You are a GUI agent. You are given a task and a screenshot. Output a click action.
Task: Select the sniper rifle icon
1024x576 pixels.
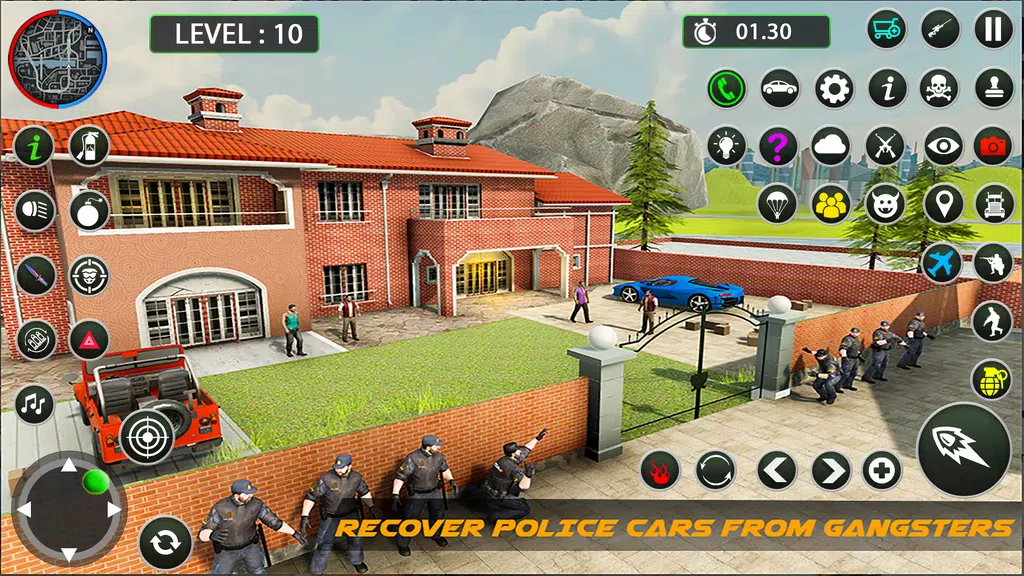point(940,29)
